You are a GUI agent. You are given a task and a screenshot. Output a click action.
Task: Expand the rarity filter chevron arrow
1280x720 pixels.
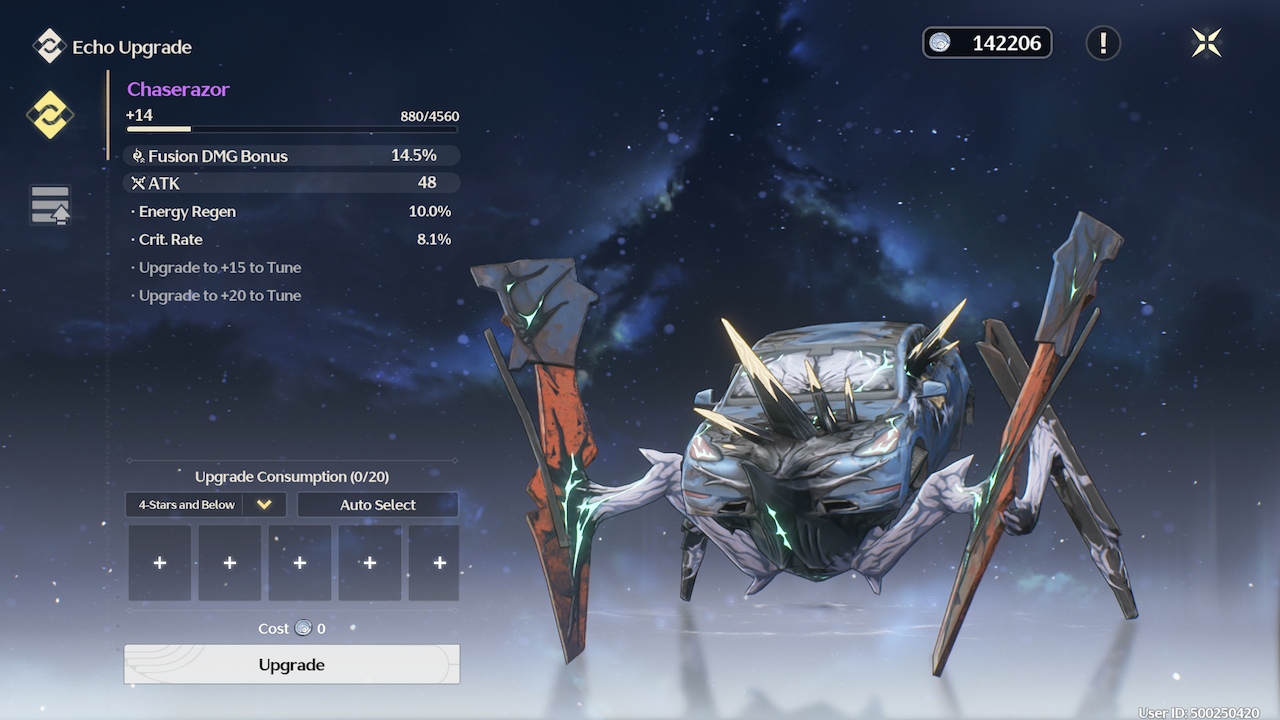(264, 504)
